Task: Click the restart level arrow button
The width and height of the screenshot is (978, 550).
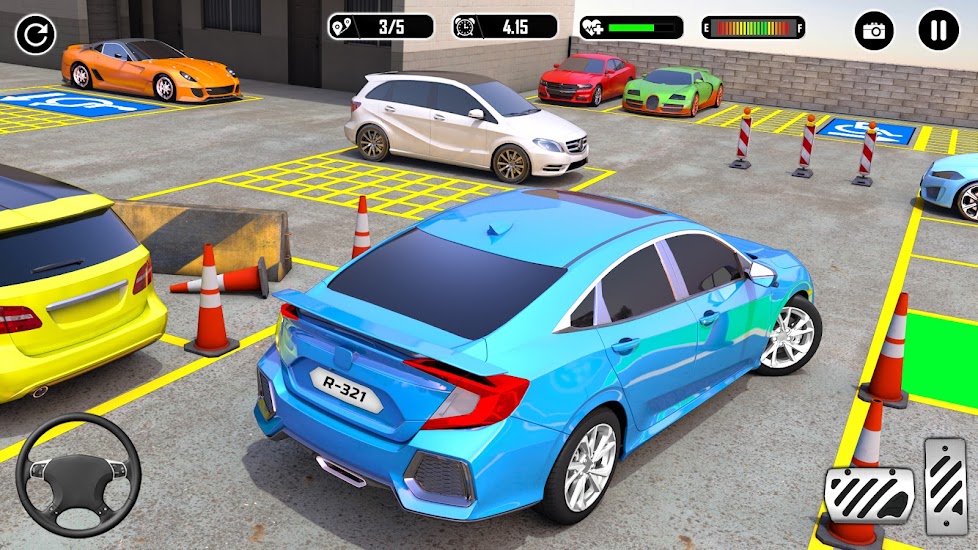Action: (x=35, y=36)
